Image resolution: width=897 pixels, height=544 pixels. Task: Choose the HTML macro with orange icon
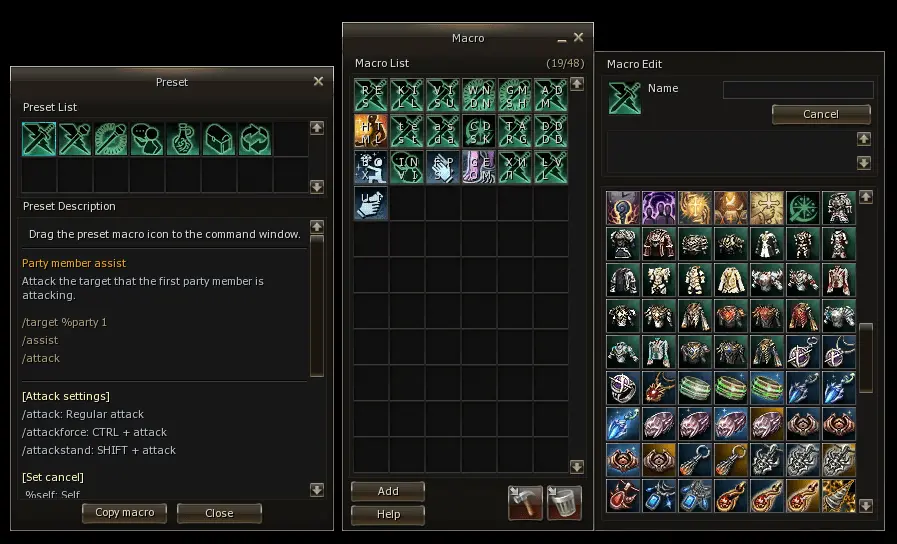[x=371, y=131]
